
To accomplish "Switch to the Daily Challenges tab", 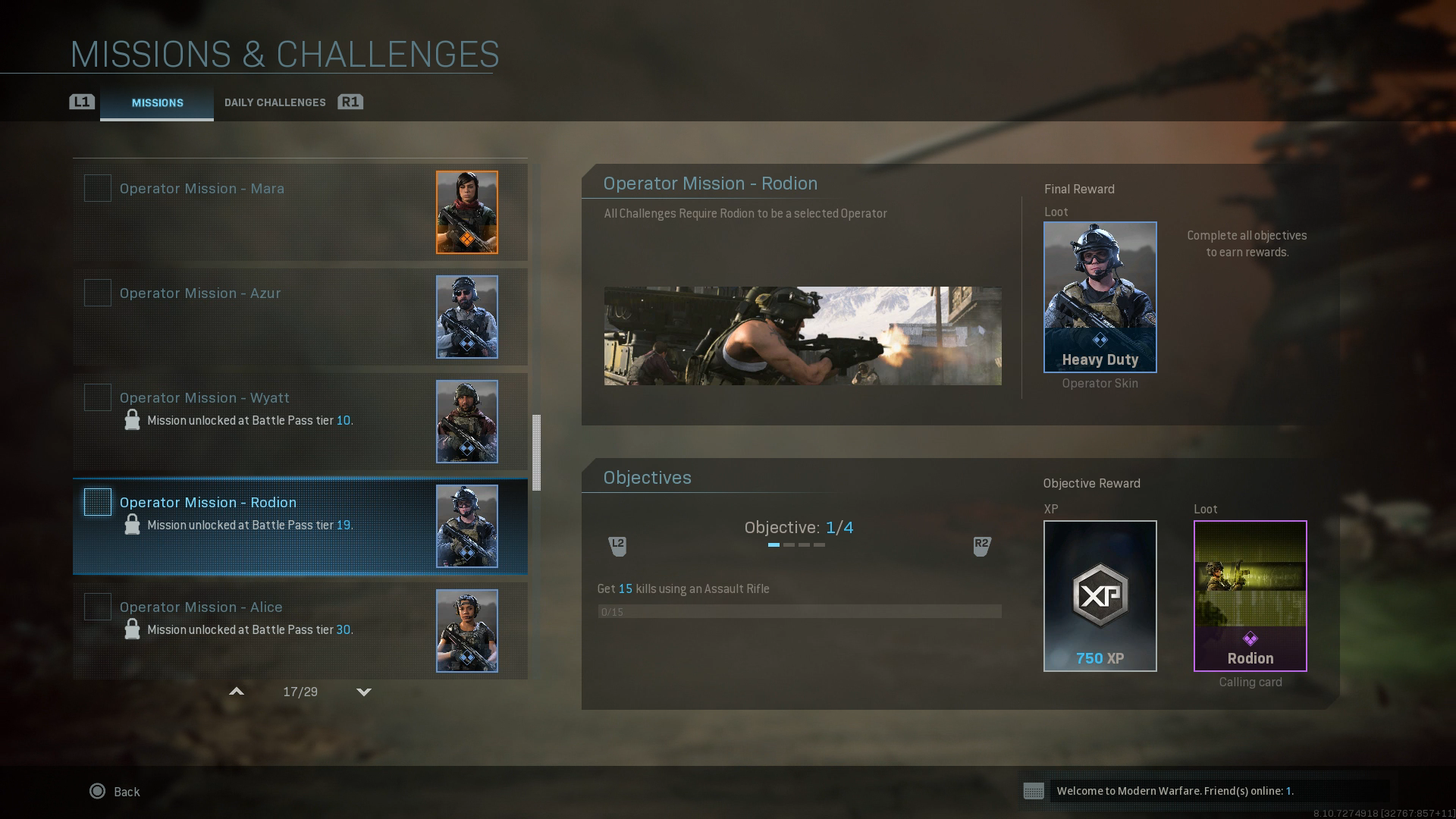I will click(x=275, y=102).
